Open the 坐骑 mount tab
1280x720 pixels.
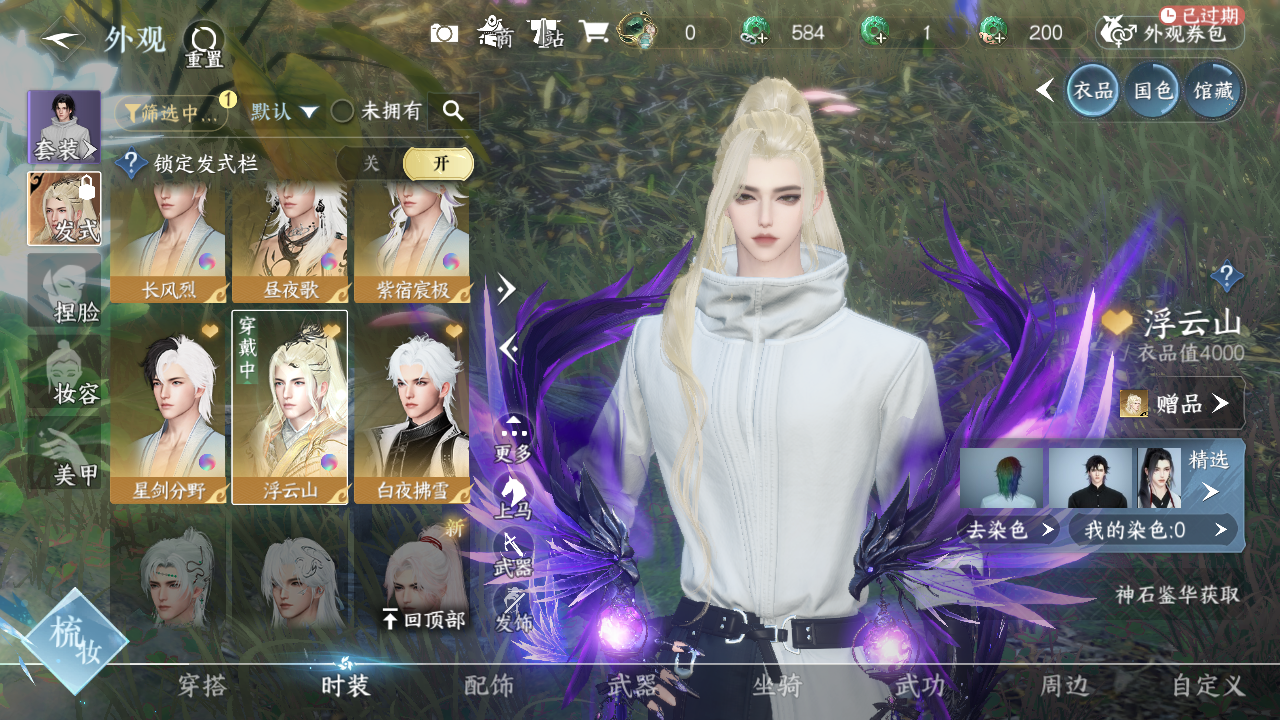point(777,686)
